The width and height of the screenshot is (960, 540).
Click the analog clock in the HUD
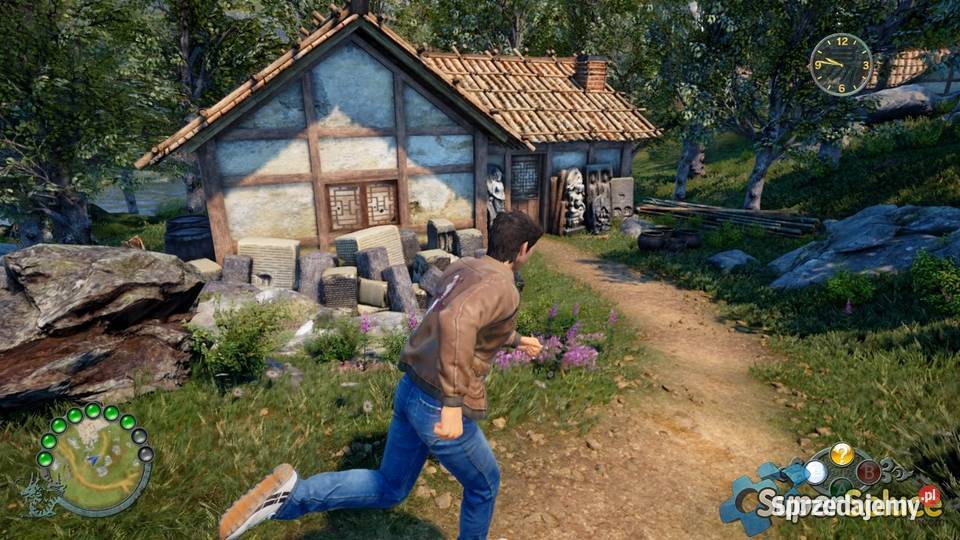click(x=840, y=64)
